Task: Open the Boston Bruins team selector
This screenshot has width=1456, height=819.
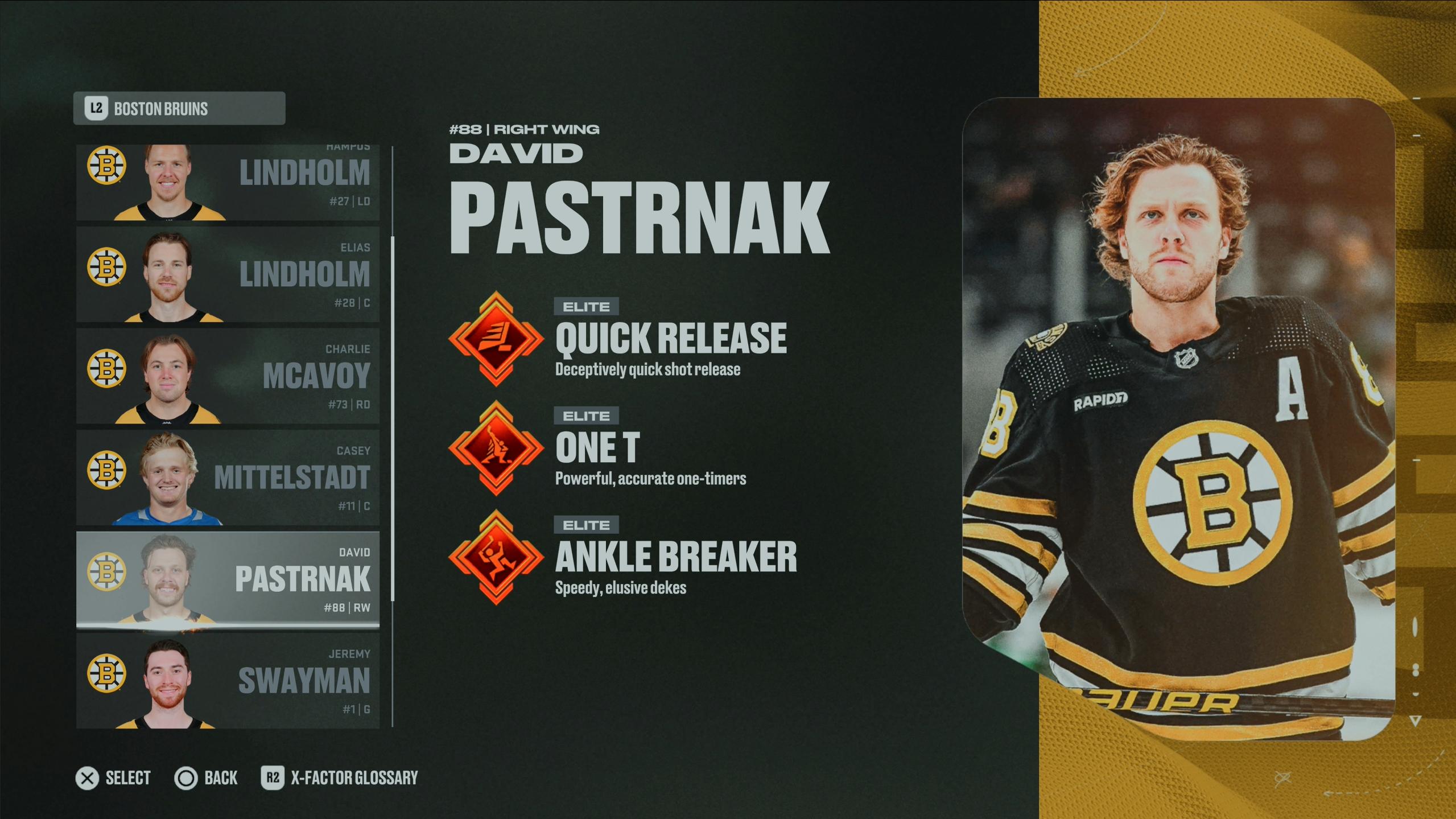Action: 179,108
